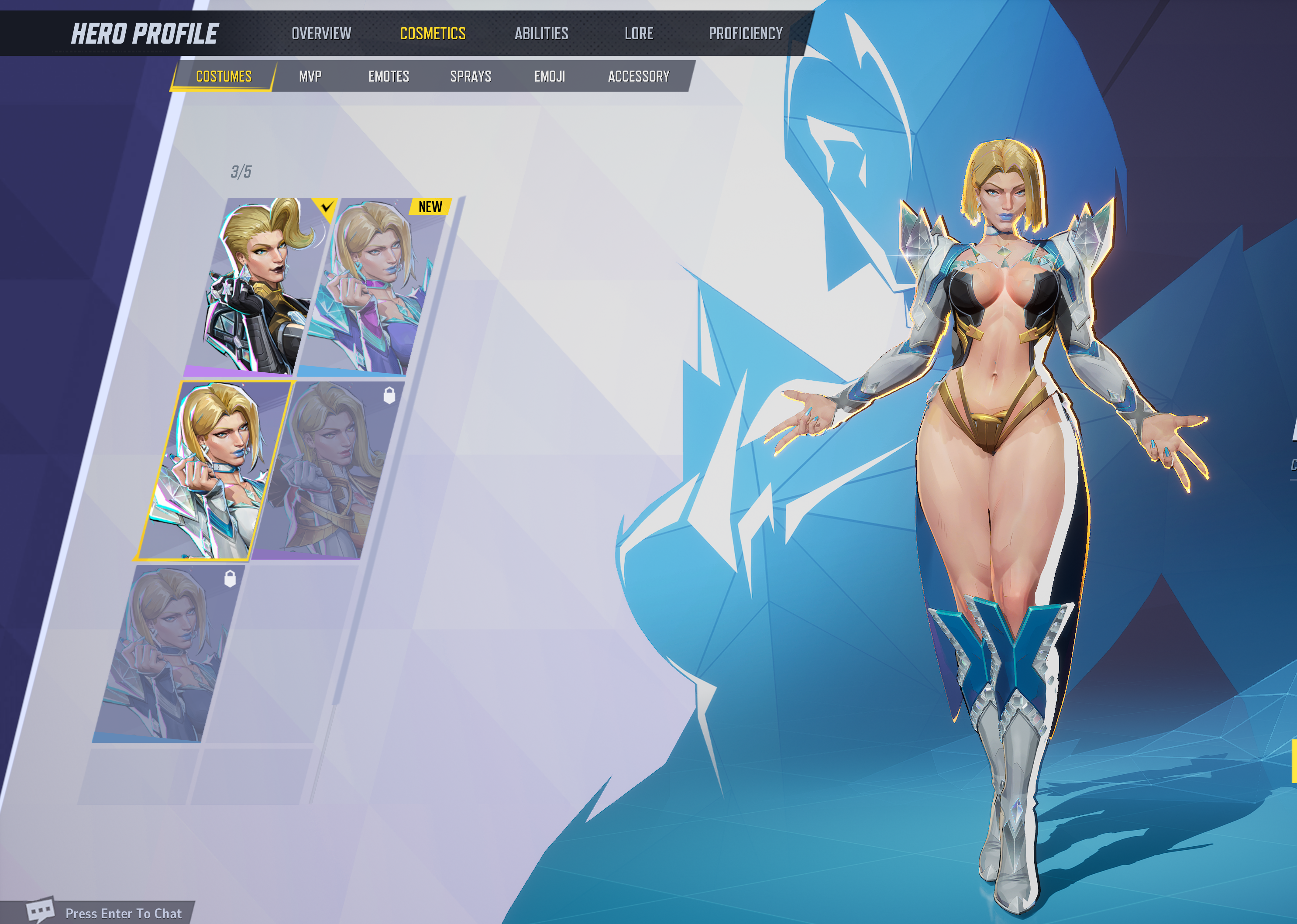Open the Cosmetics tab
The width and height of the screenshot is (1297, 924).
click(x=433, y=34)
